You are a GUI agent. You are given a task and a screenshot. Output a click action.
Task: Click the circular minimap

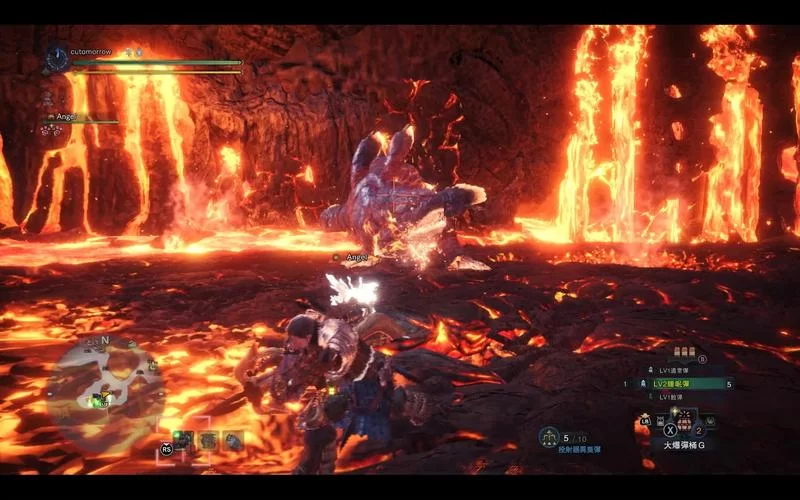tap(103, 384)
